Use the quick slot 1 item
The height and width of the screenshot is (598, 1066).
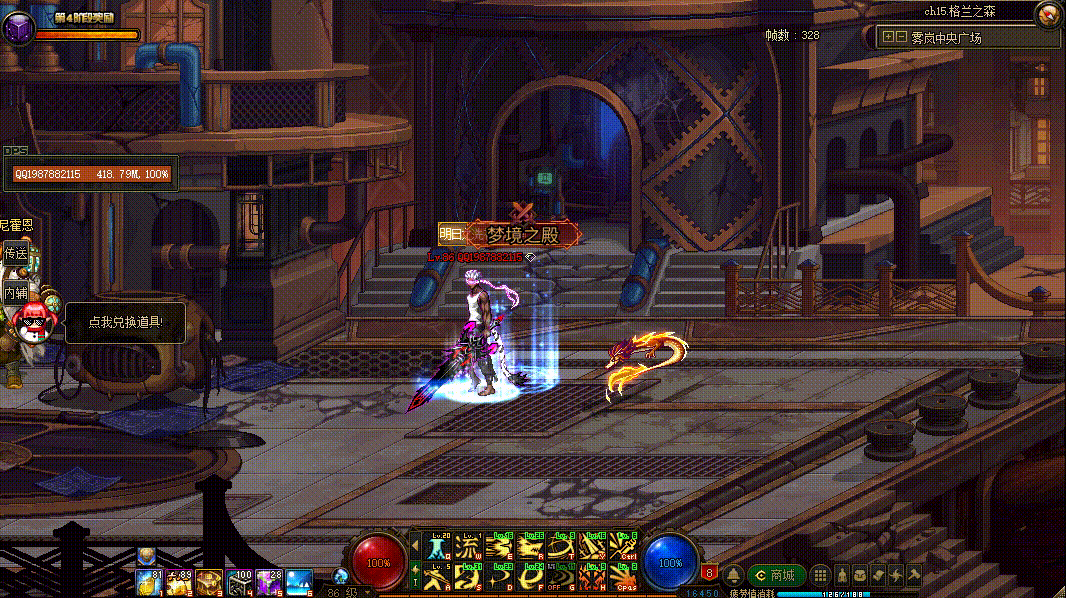[x=150, y=581]
